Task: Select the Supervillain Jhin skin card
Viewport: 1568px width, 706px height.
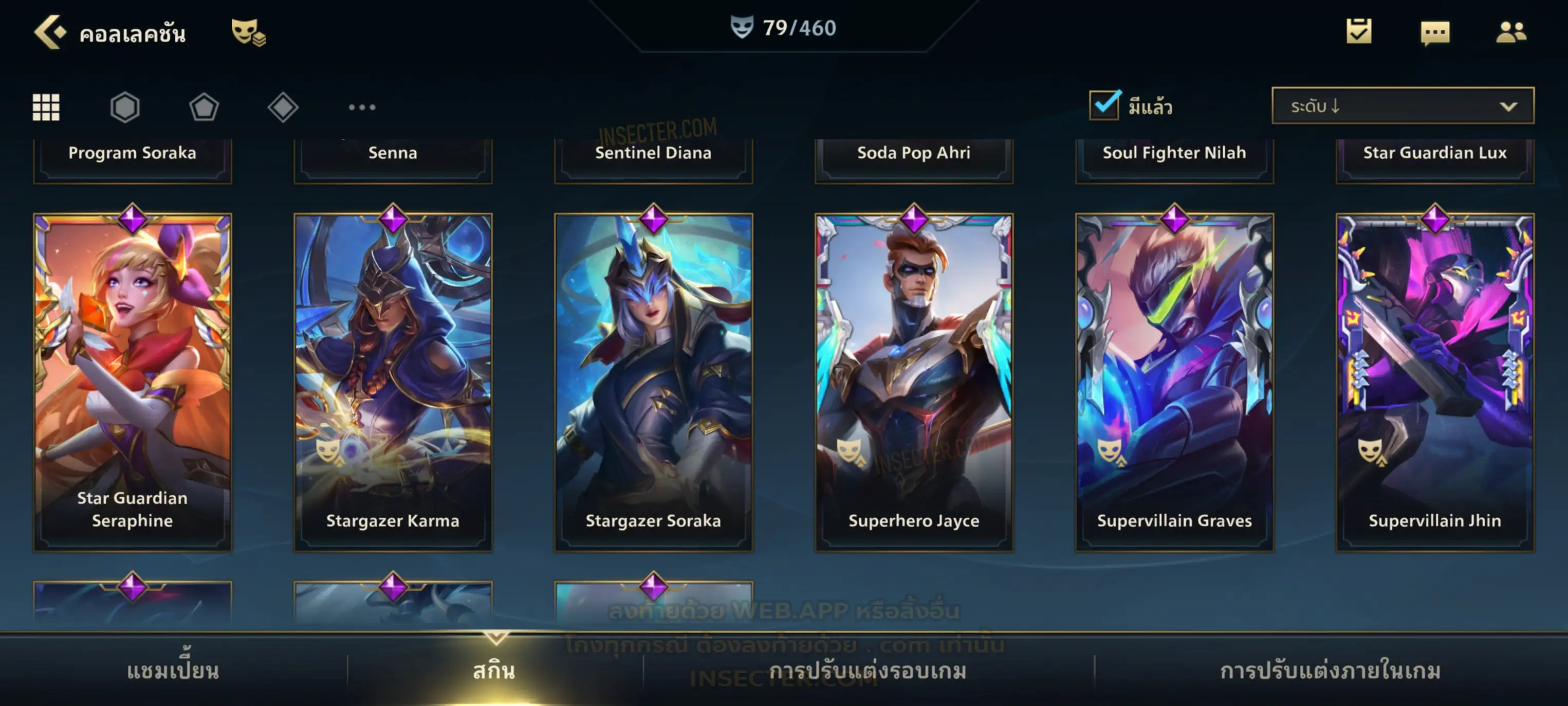Action: pos(1435,382)
